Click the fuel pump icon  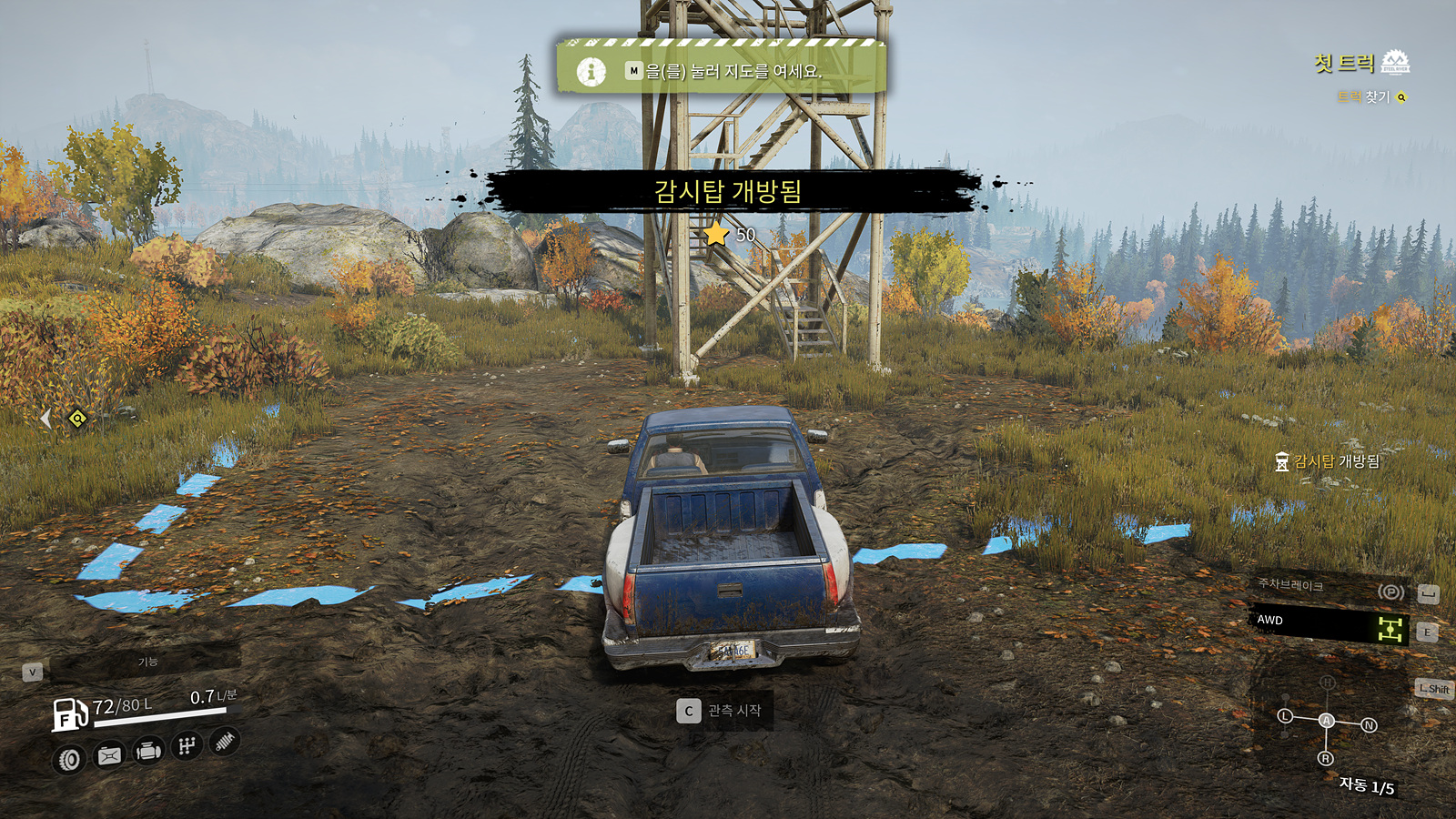pyautogui.click(x=69, y=713)
